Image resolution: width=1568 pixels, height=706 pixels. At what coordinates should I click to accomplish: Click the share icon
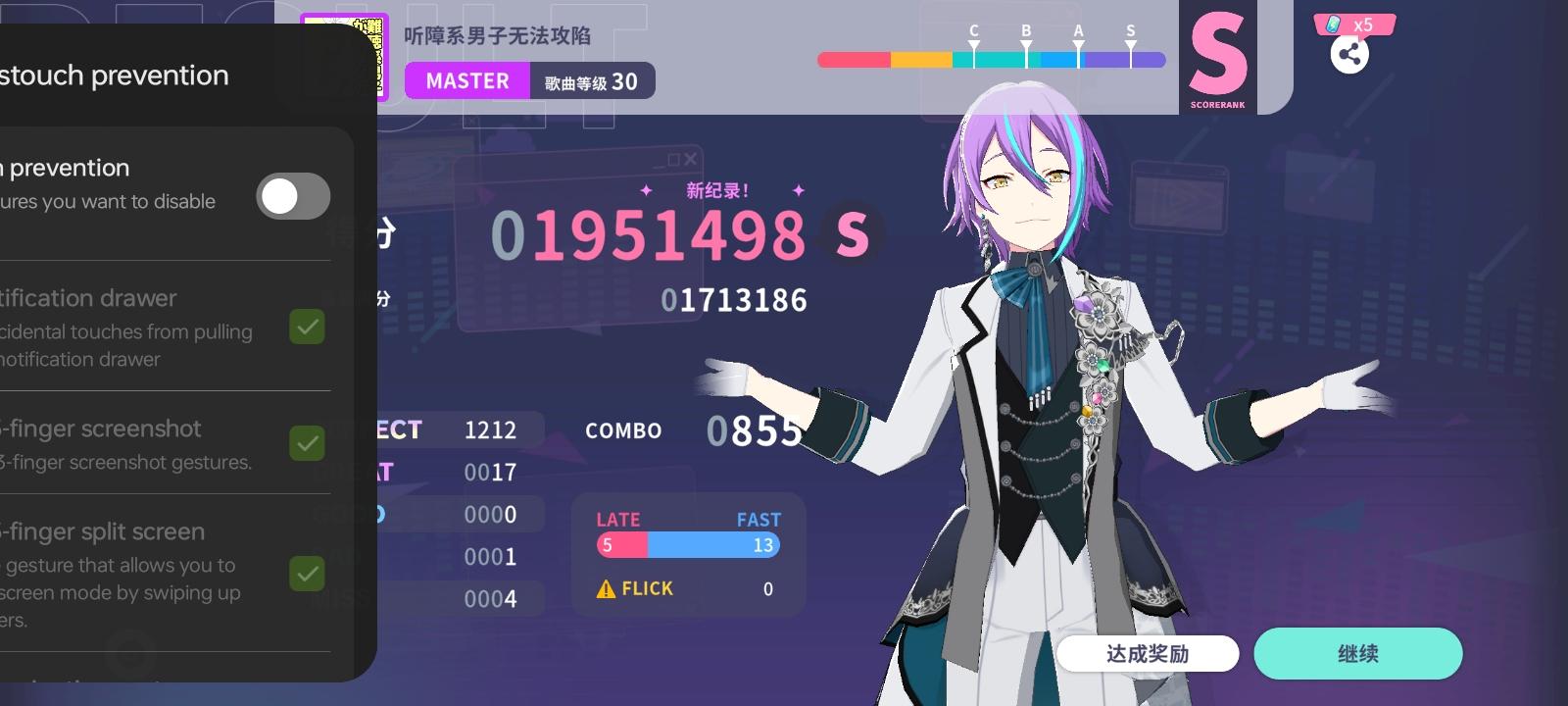pyautogui.click(x=1350, y=54)
